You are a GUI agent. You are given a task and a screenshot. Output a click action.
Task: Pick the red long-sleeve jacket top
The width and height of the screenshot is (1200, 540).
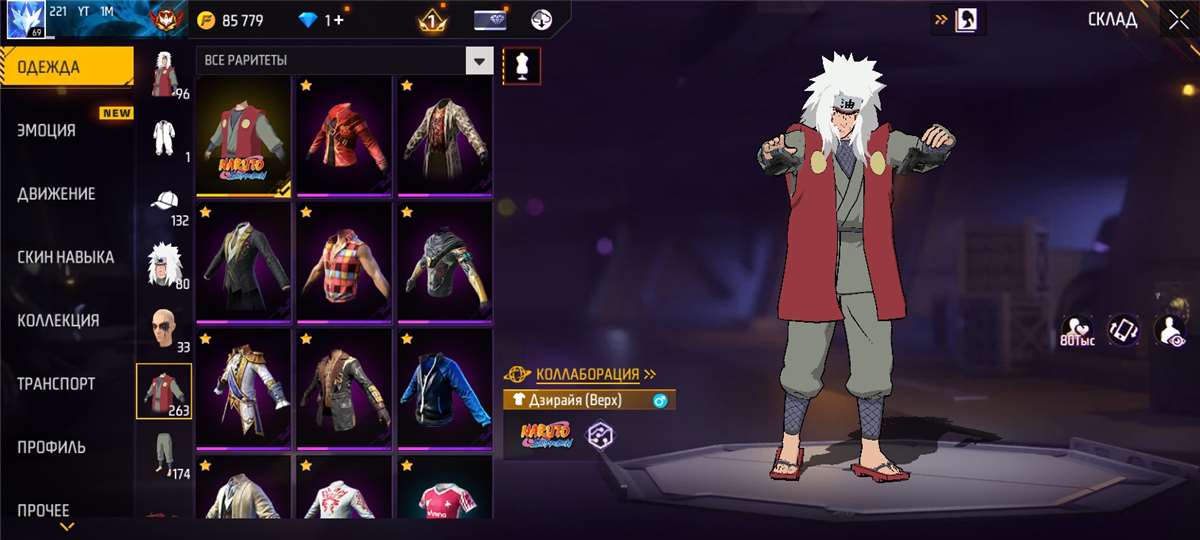pyautogui.click(x=343, y=137)
